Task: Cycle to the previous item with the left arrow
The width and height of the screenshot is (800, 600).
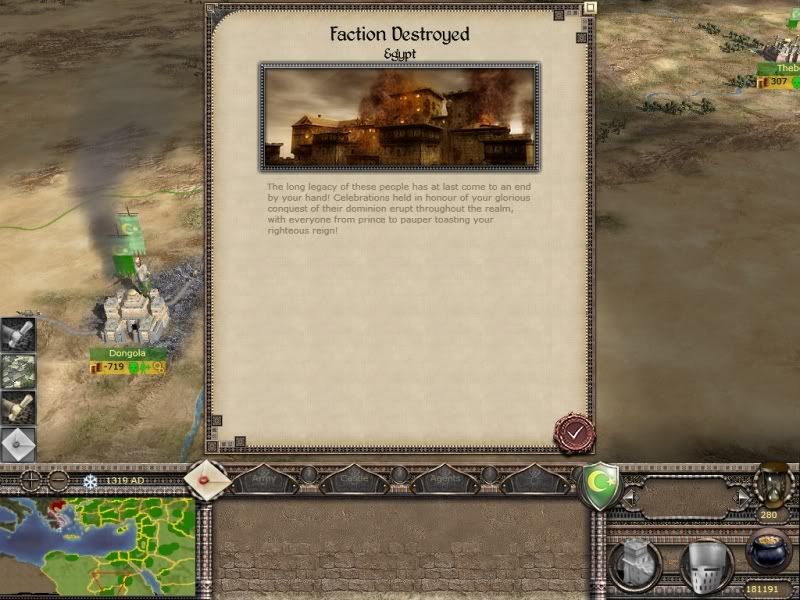Action: click(629, 495)
